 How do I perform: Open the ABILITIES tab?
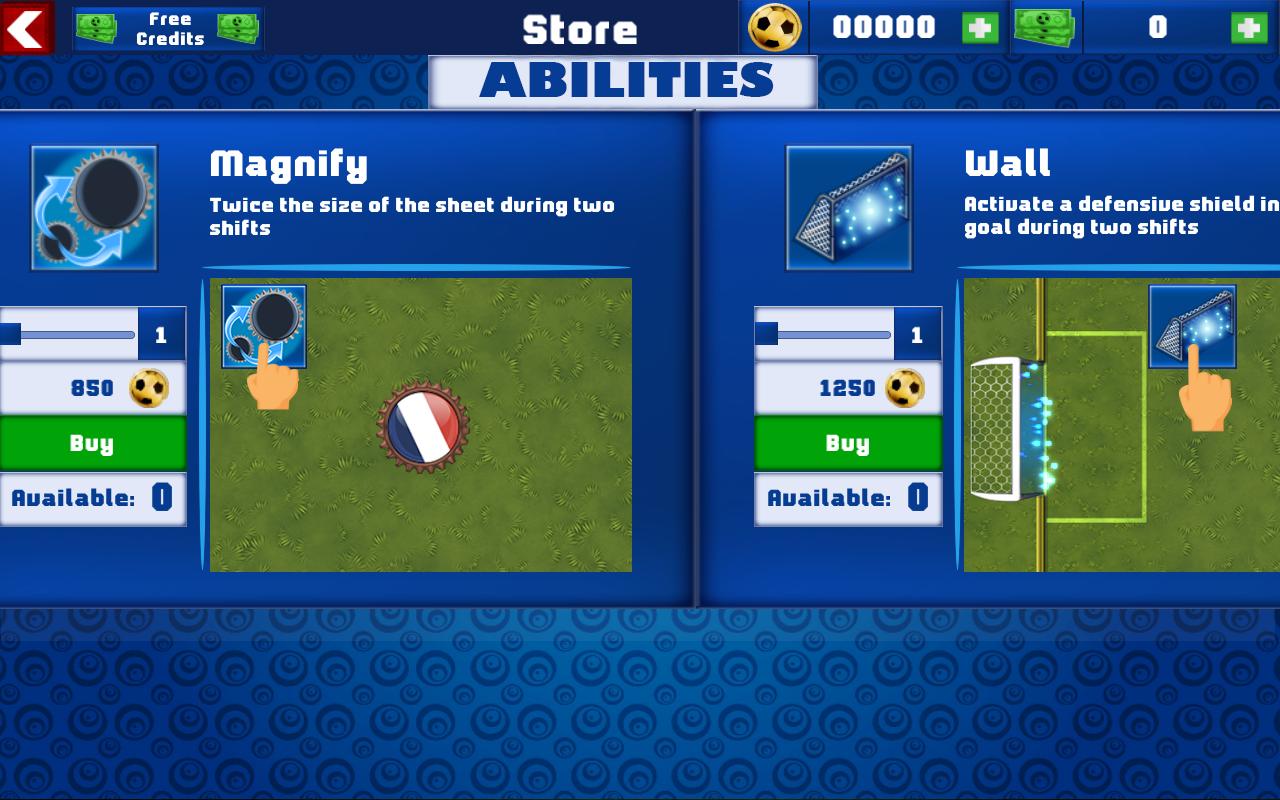pyautogui.click(x=622, y=78)
